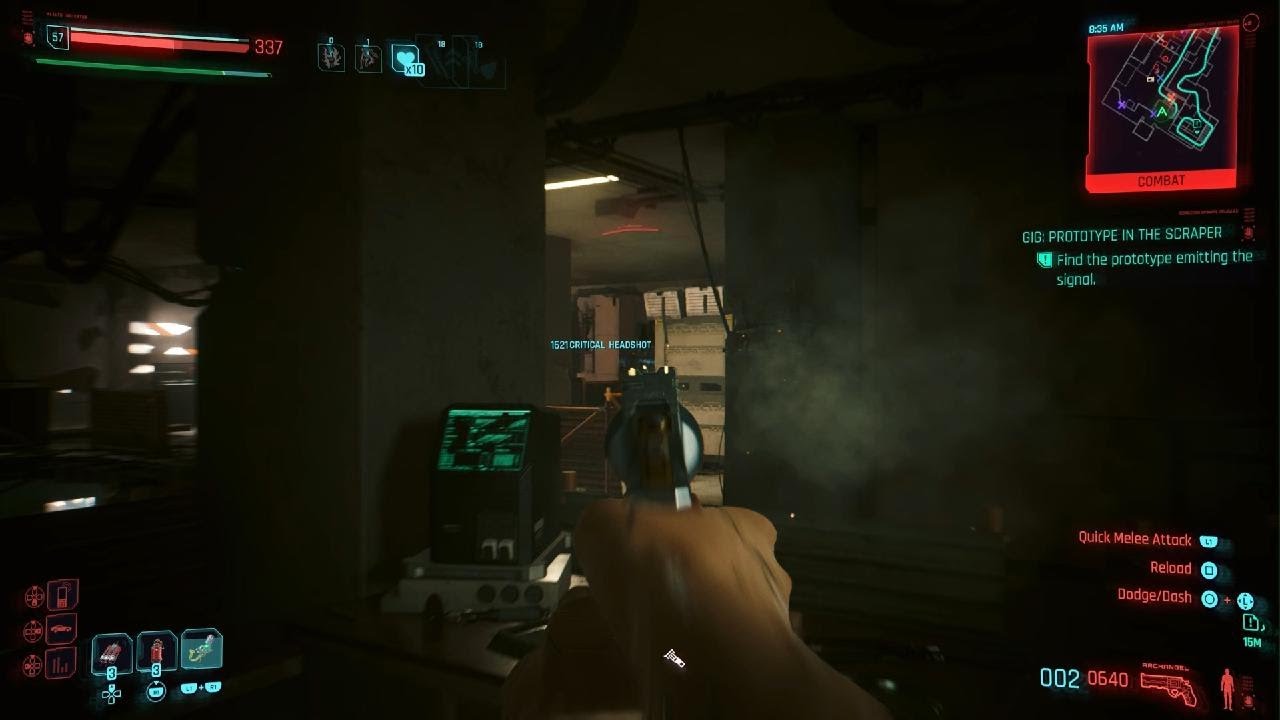The image size is (1280, 720).
Task: Select the grenade slot icon
Action: pyautogui.click(x=111, y=650)
